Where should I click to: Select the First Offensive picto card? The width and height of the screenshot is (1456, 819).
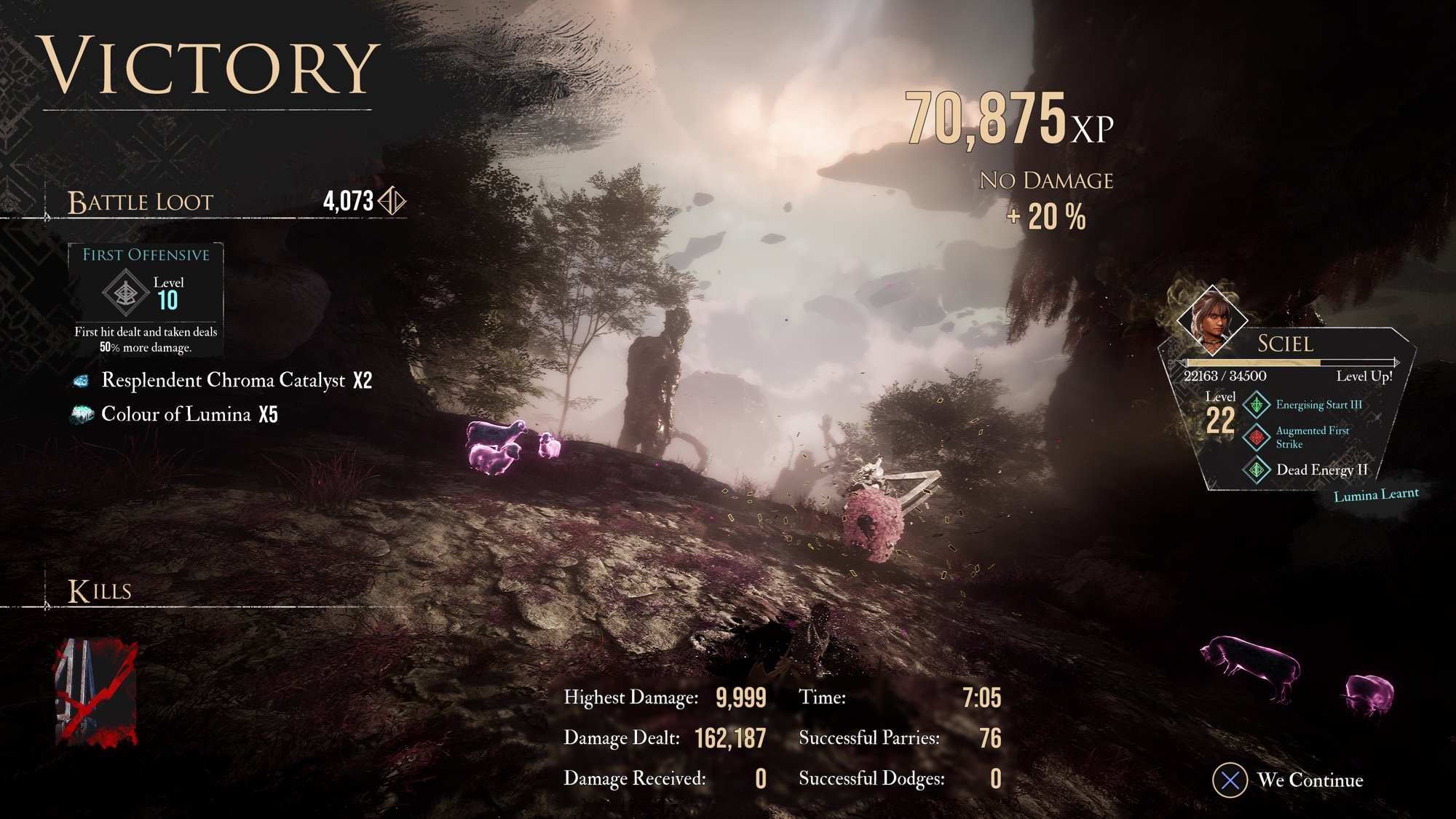(146, 300)
